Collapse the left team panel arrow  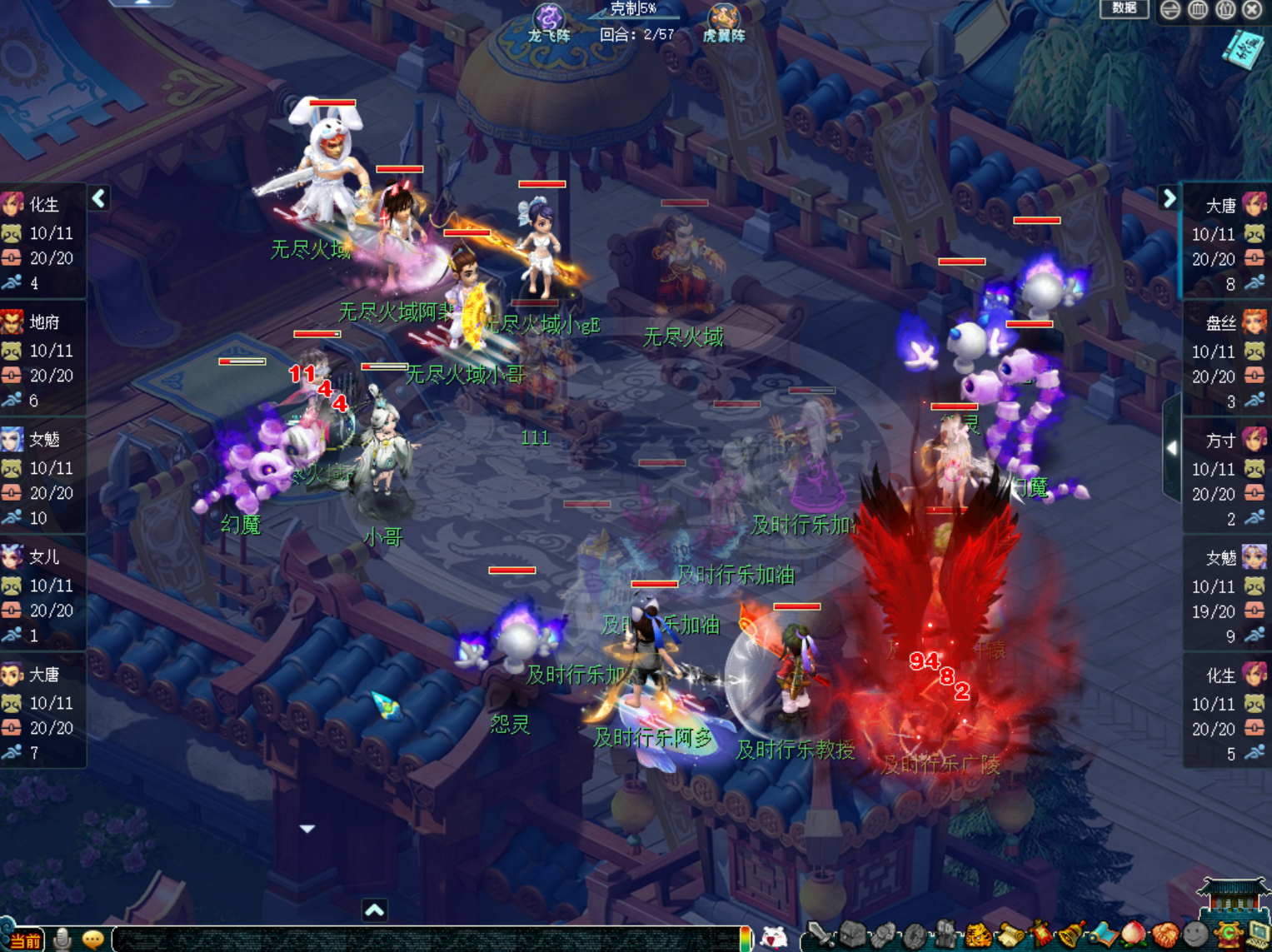(x=99, y=198)
